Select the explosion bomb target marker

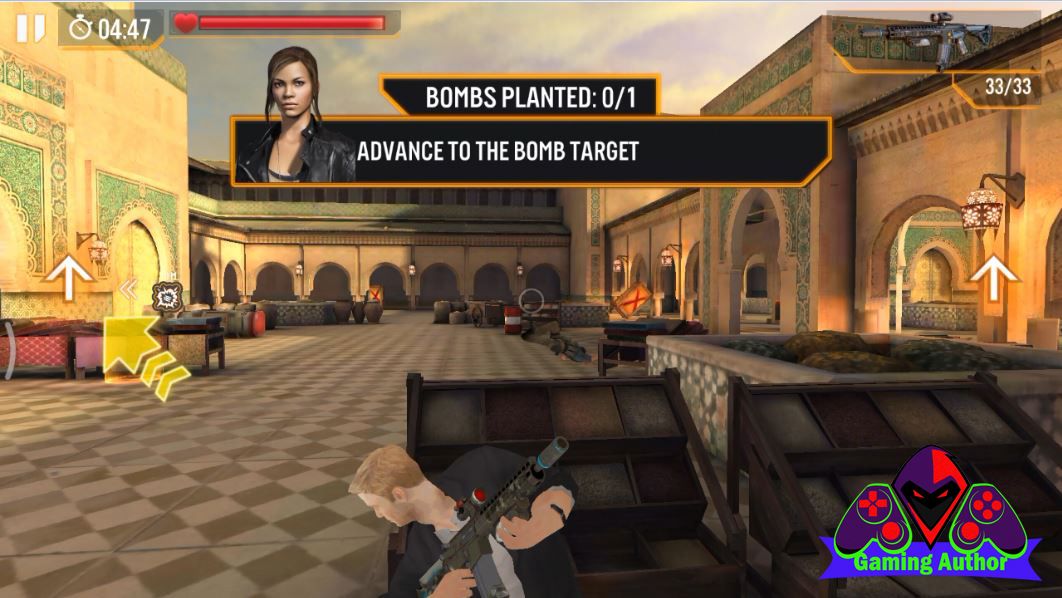[x=166, y=296]
